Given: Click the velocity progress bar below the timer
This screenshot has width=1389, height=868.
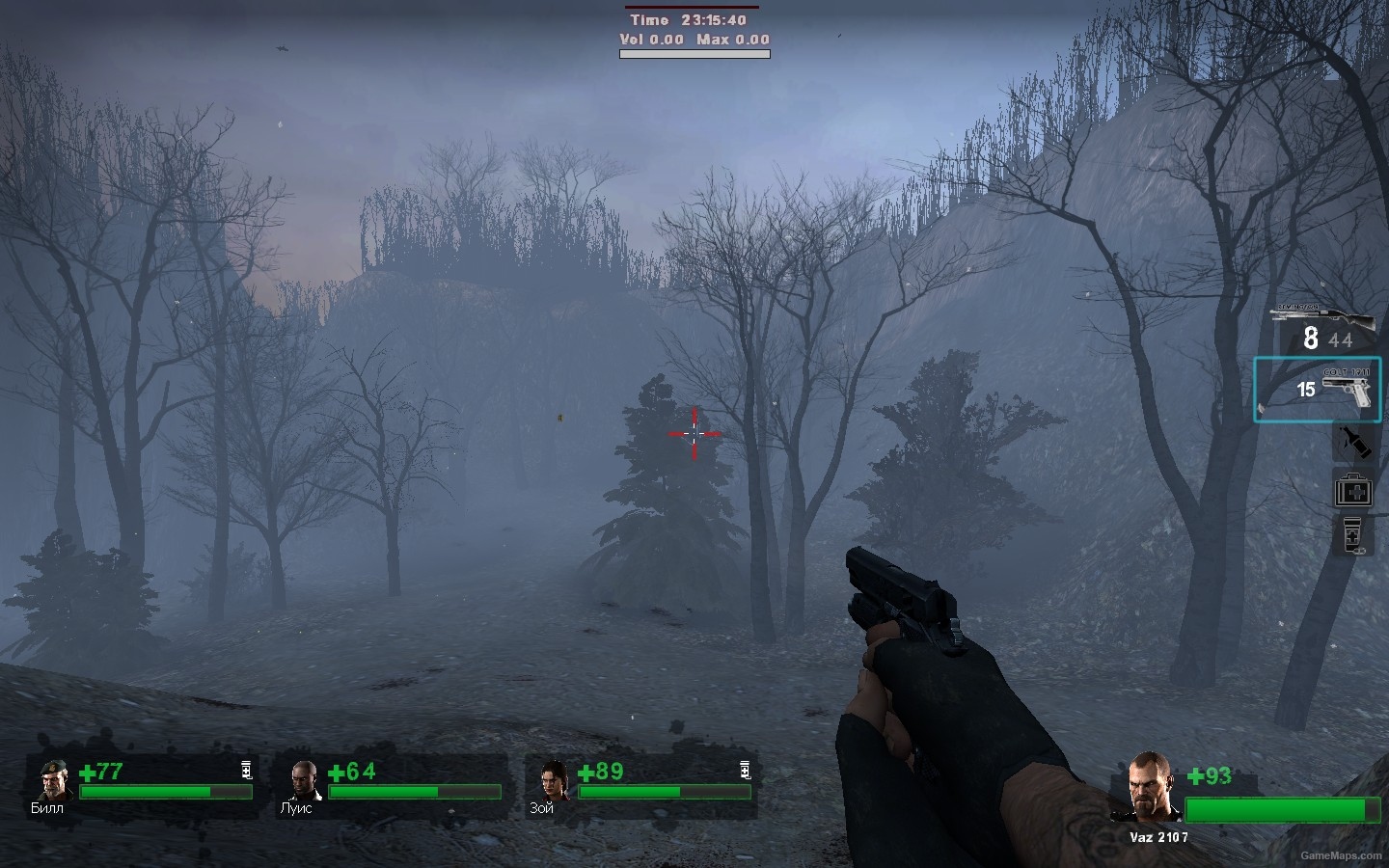Looking at the screenshot, I should click(694, 53).
